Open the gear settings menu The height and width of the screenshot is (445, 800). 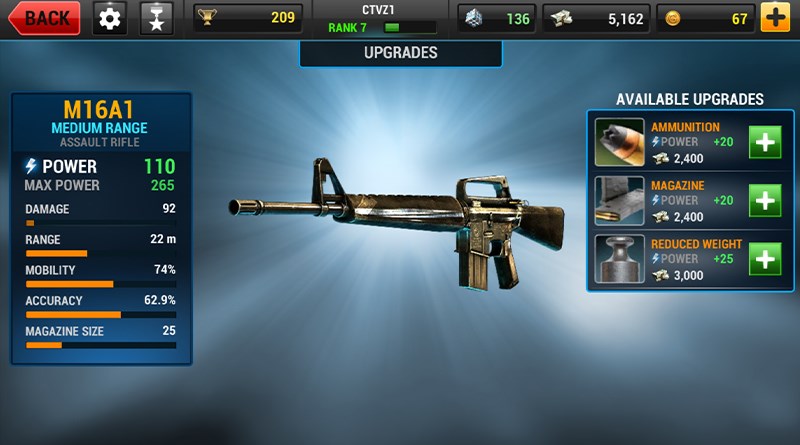(x=111, y=17)
